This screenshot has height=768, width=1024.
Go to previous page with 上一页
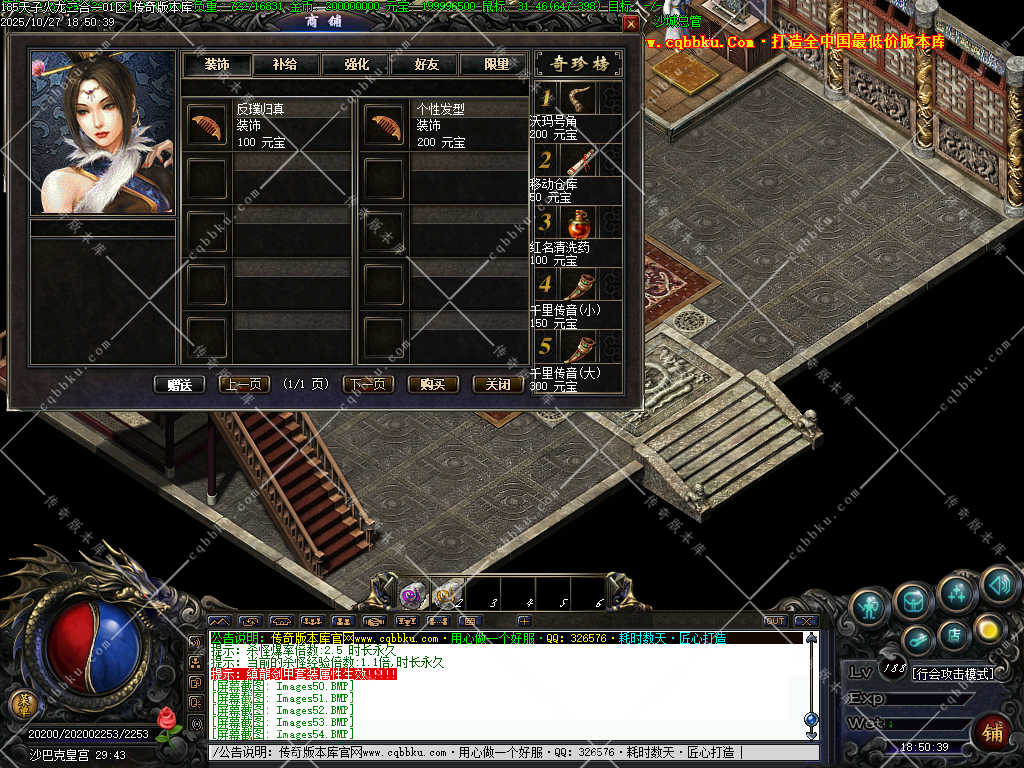pos(243,384)
